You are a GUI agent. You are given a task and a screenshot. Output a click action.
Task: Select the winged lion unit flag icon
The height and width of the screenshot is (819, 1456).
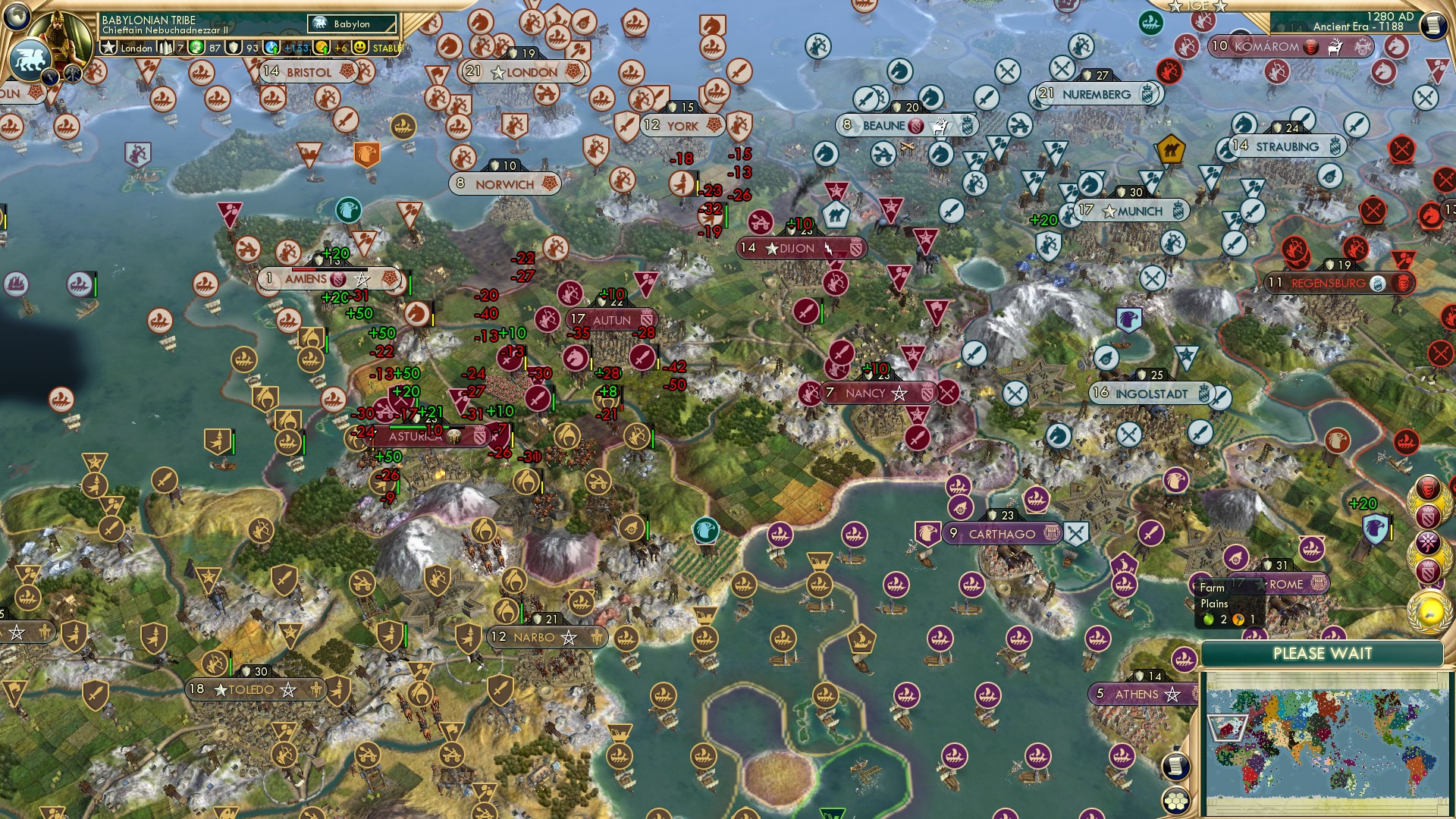pos(31,60)
